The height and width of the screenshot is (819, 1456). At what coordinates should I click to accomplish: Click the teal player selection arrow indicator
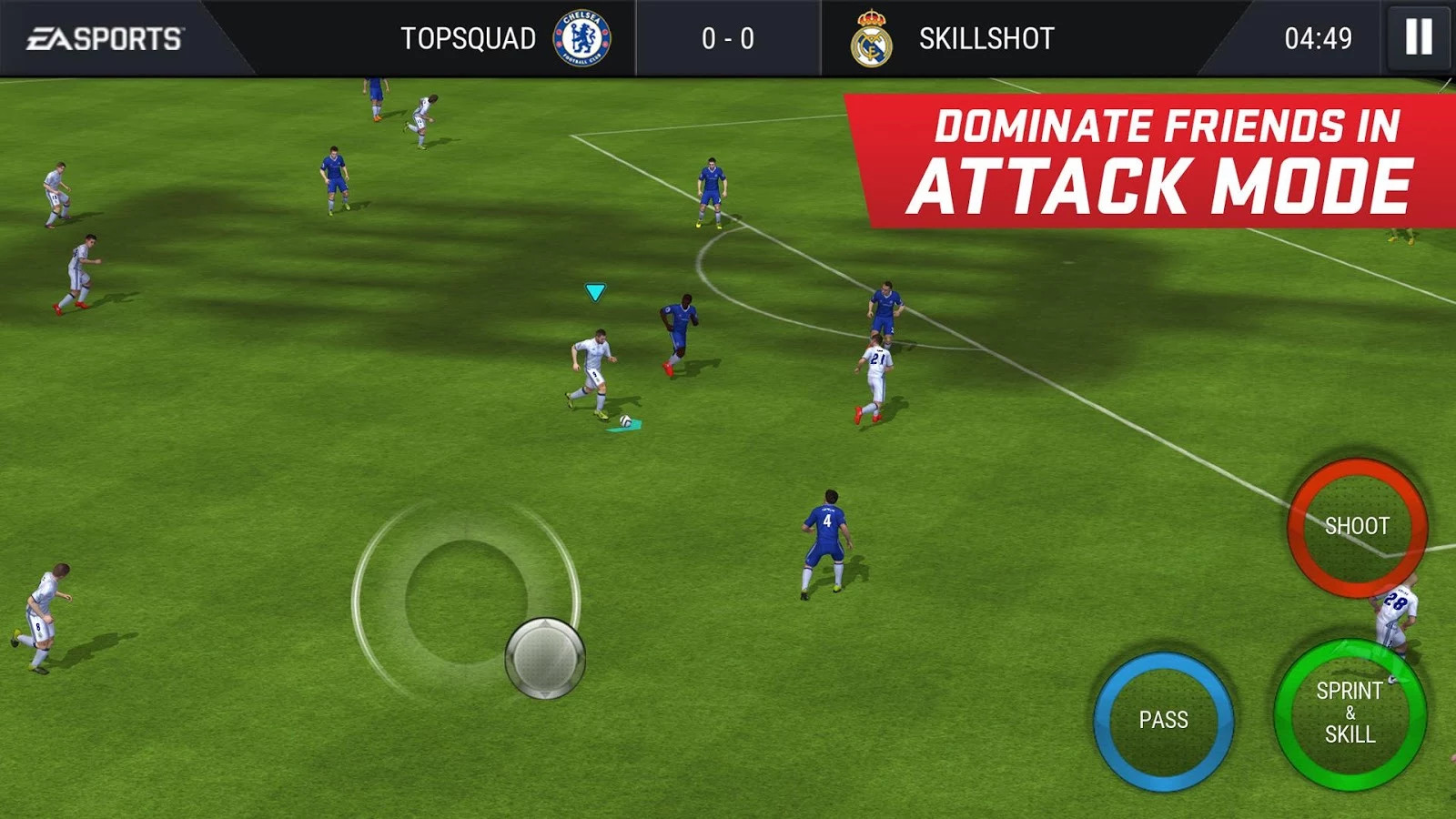(x=593, y=292)
